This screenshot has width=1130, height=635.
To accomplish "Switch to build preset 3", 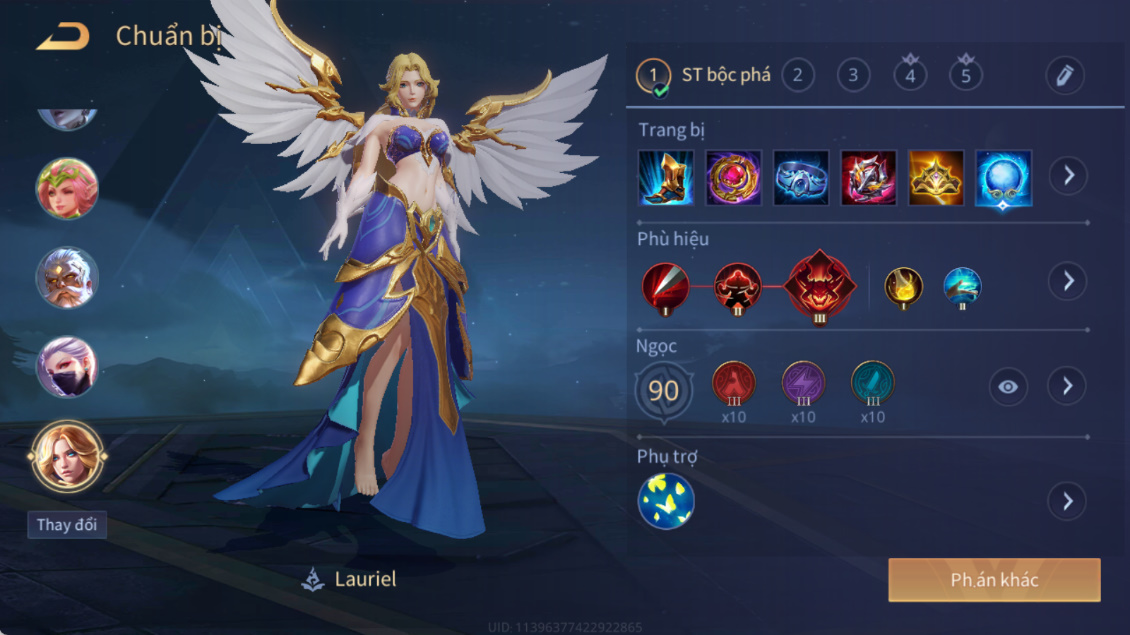I will click(x=853, y=75).
